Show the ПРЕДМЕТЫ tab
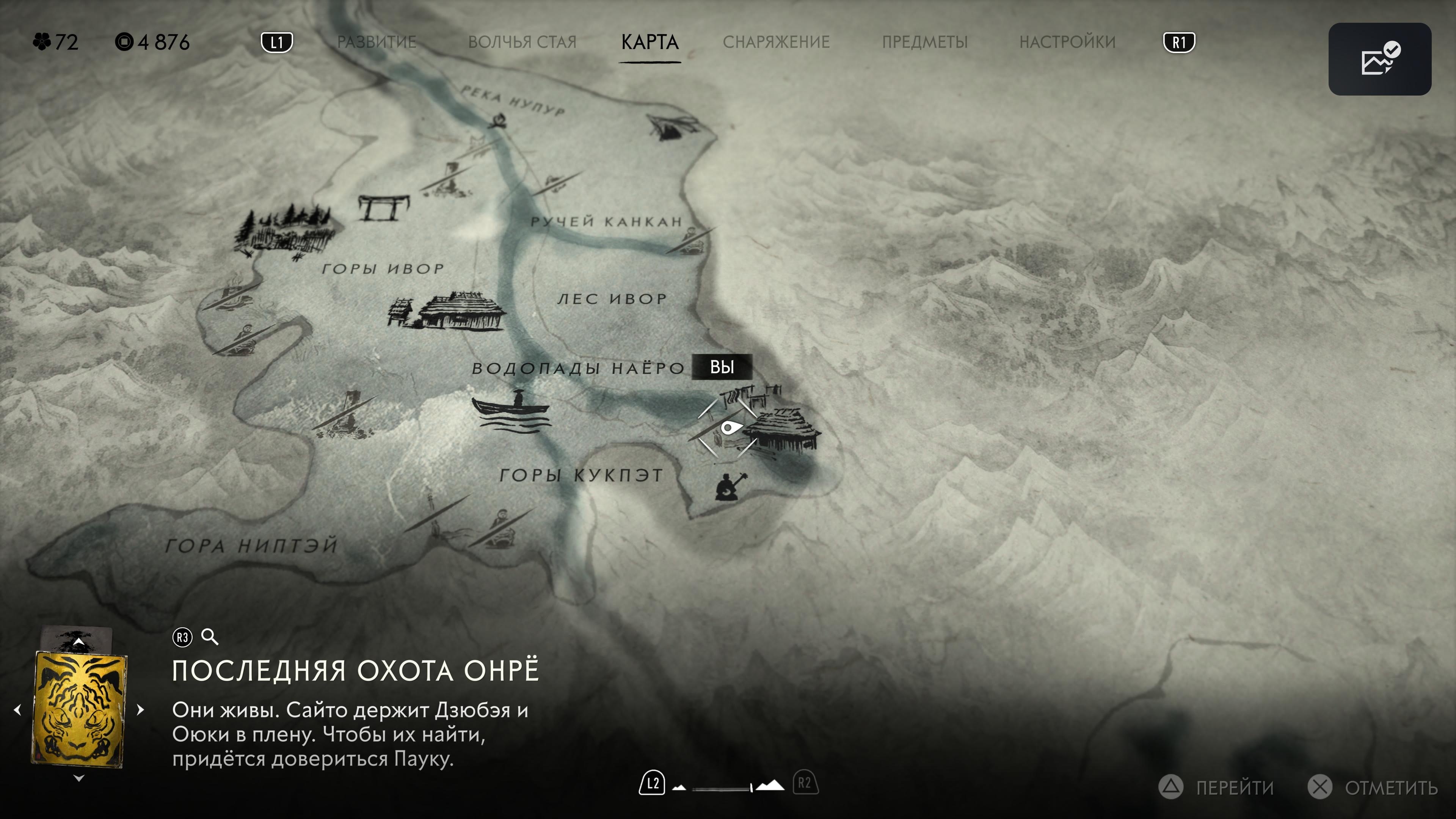This screenshot has width=1456, height=819. [925, 42]
